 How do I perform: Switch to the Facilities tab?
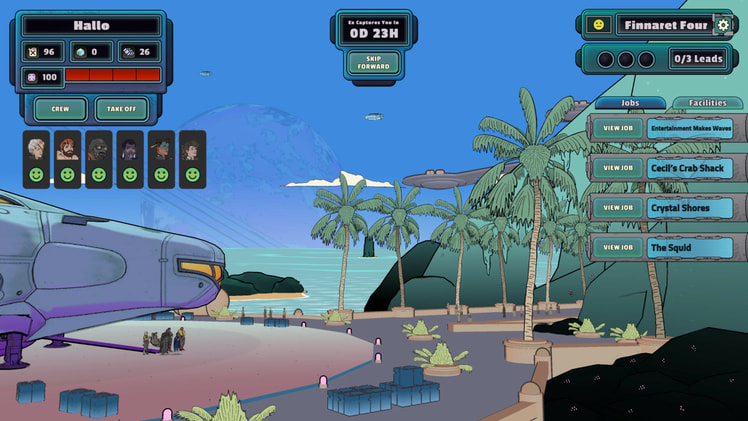[707, 103]
